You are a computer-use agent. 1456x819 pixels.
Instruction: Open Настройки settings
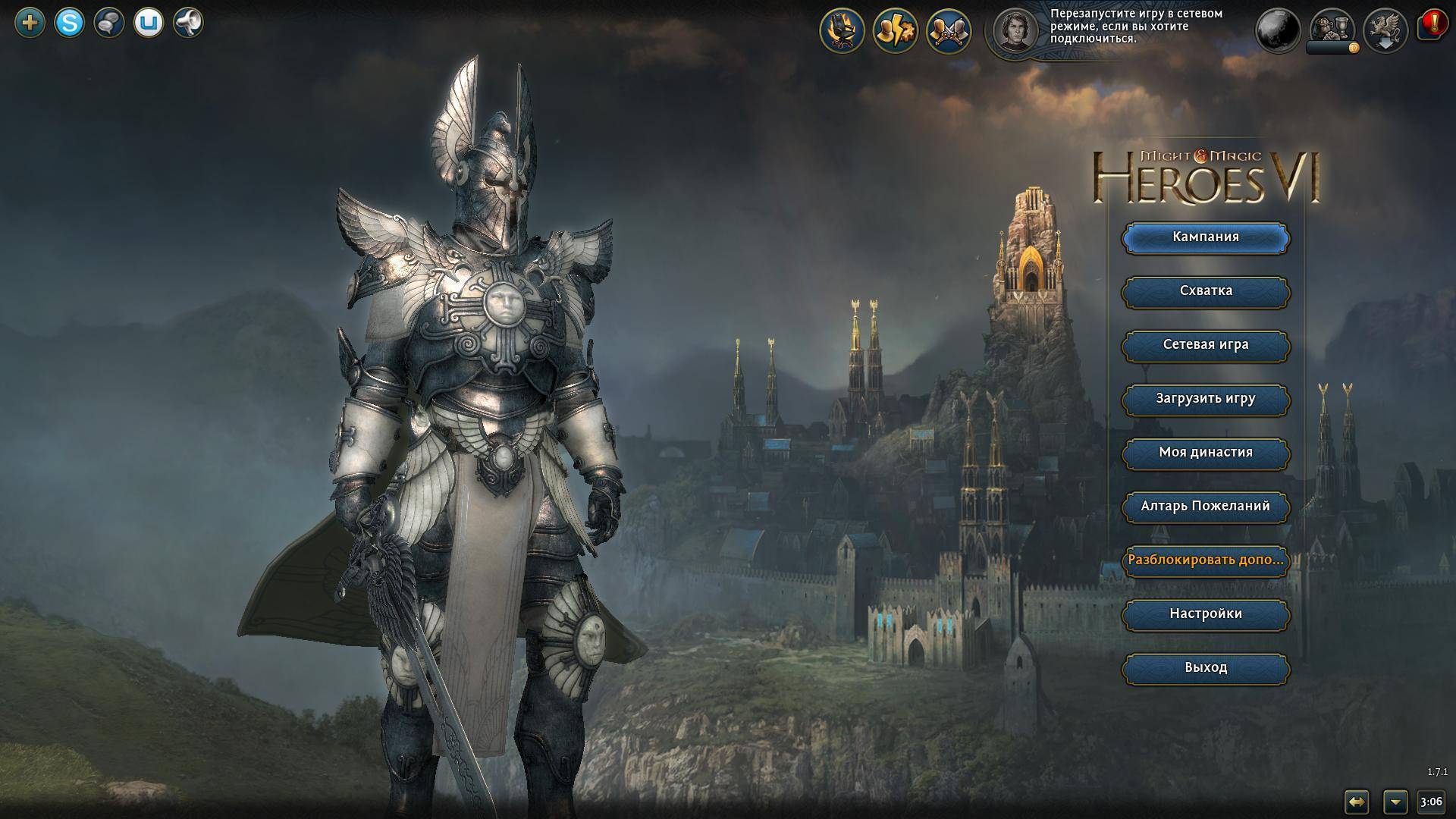(x=1205, y=614)
